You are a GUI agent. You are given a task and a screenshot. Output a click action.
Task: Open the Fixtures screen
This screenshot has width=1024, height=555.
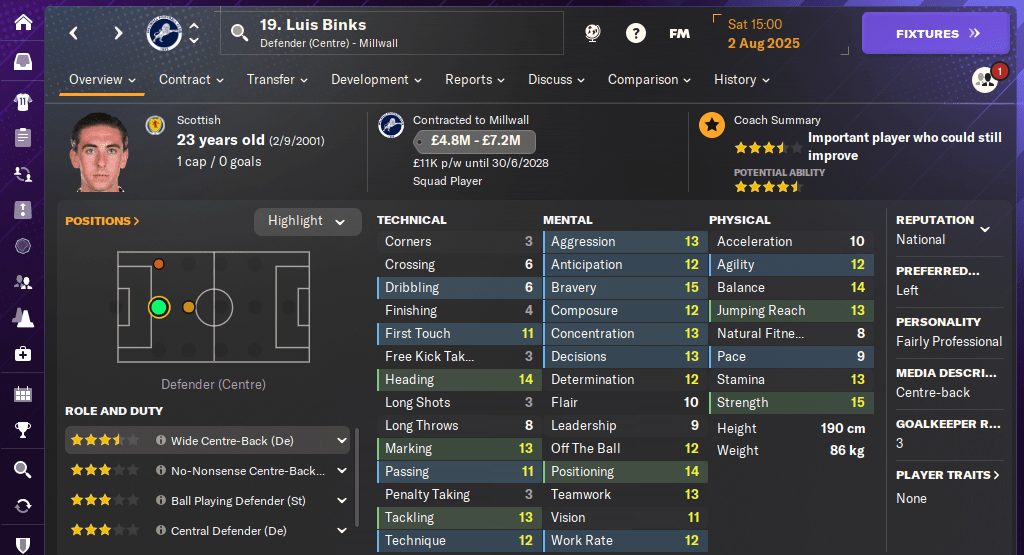935,33
